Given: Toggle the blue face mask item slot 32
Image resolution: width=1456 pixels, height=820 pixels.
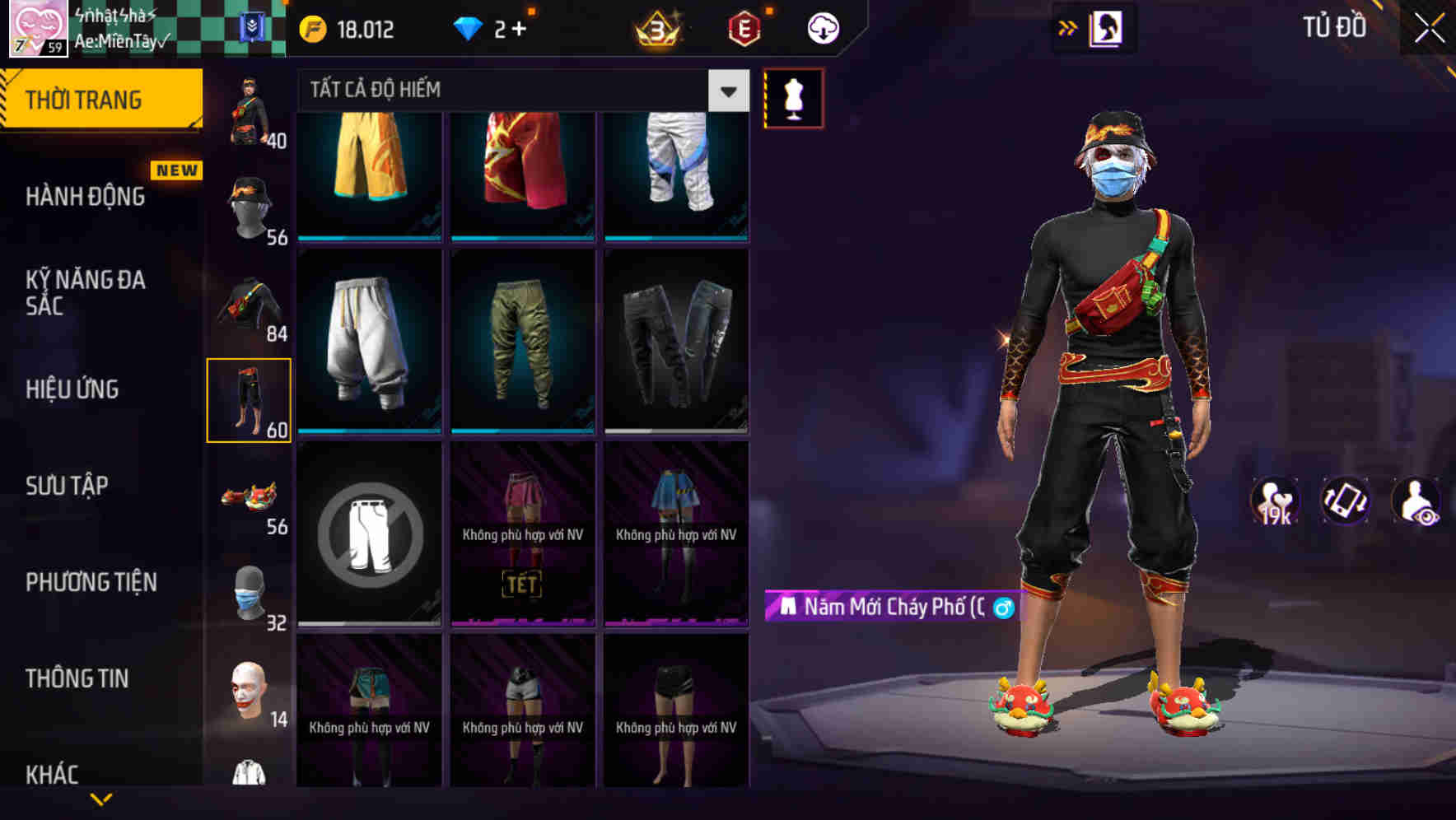Looking at the screenshot, I should [249, 591].
